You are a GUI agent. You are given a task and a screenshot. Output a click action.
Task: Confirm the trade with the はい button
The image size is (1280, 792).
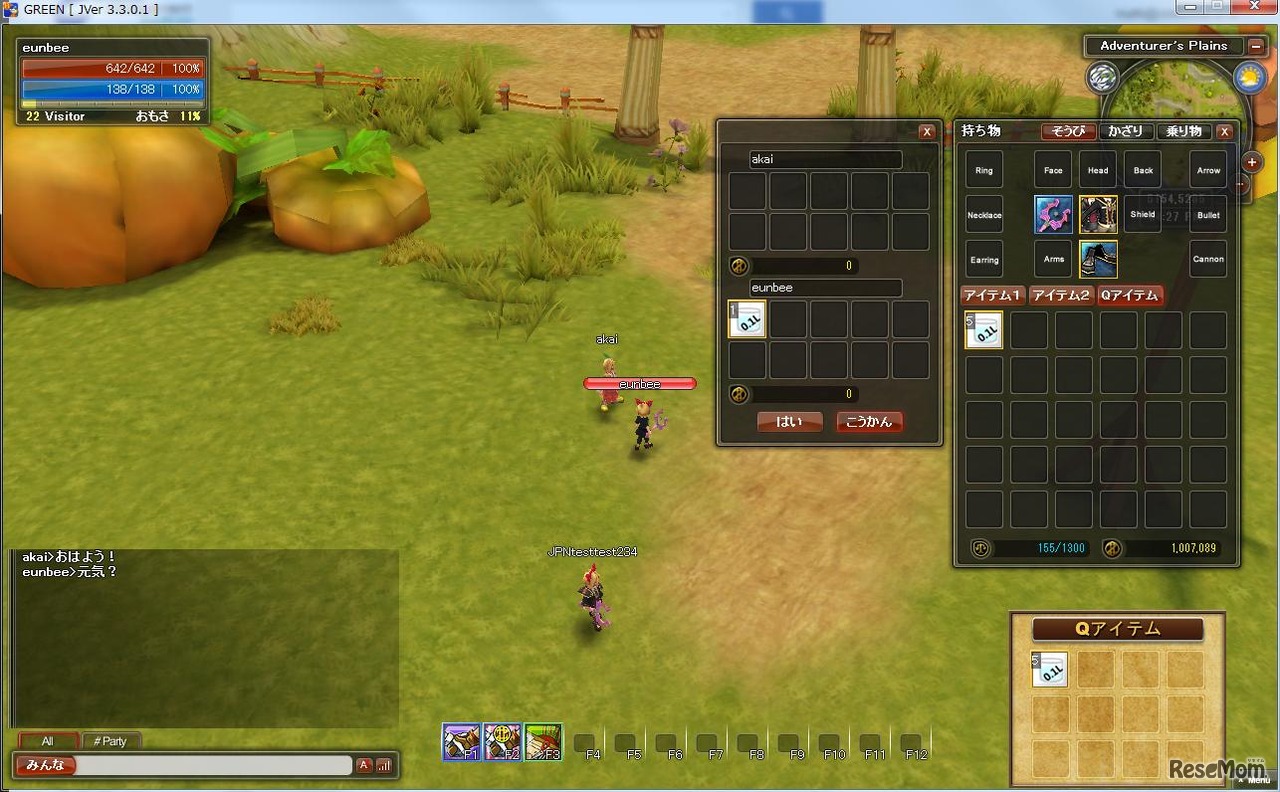(789, 422)
